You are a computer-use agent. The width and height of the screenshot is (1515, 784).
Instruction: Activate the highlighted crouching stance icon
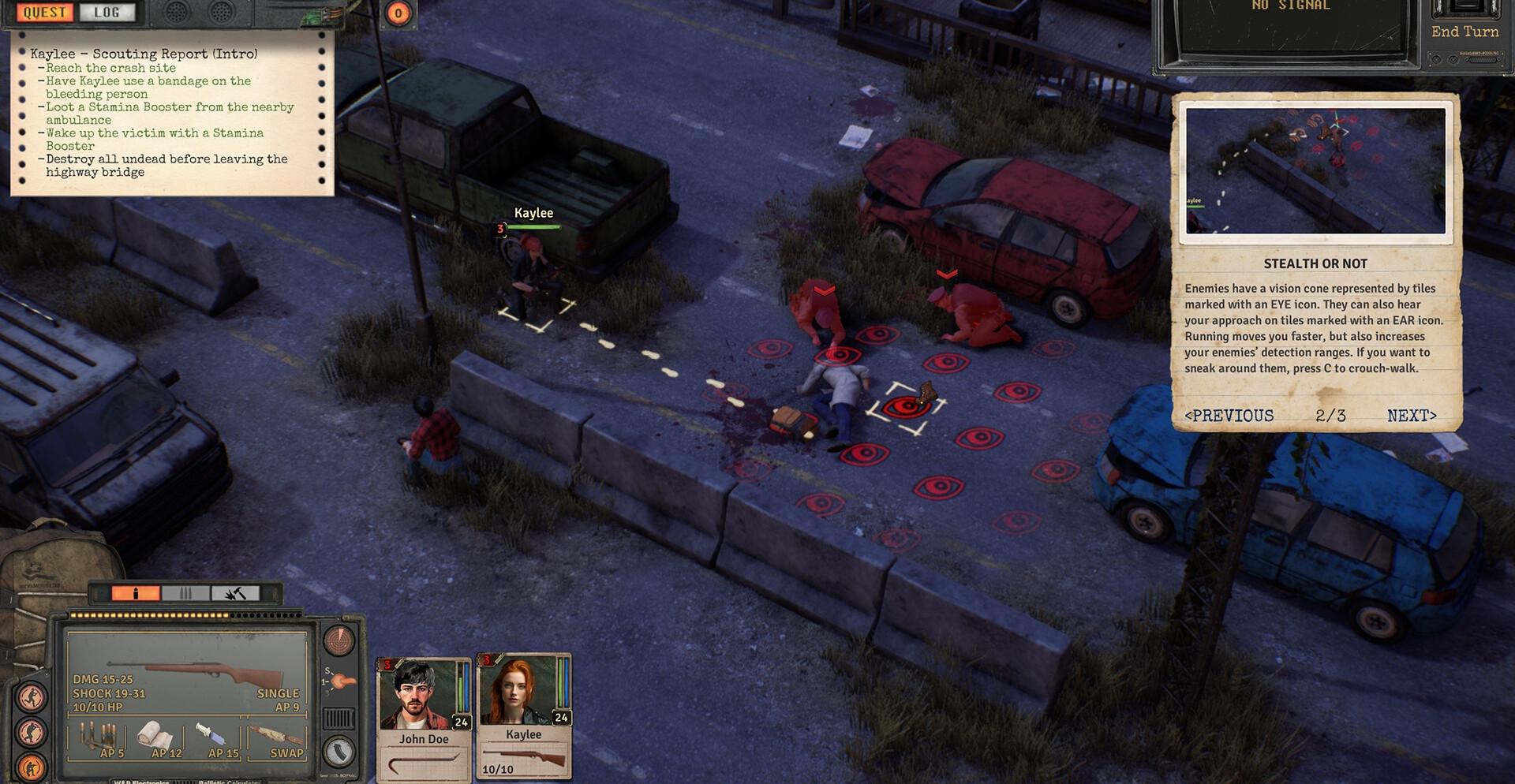coord(32,767)
